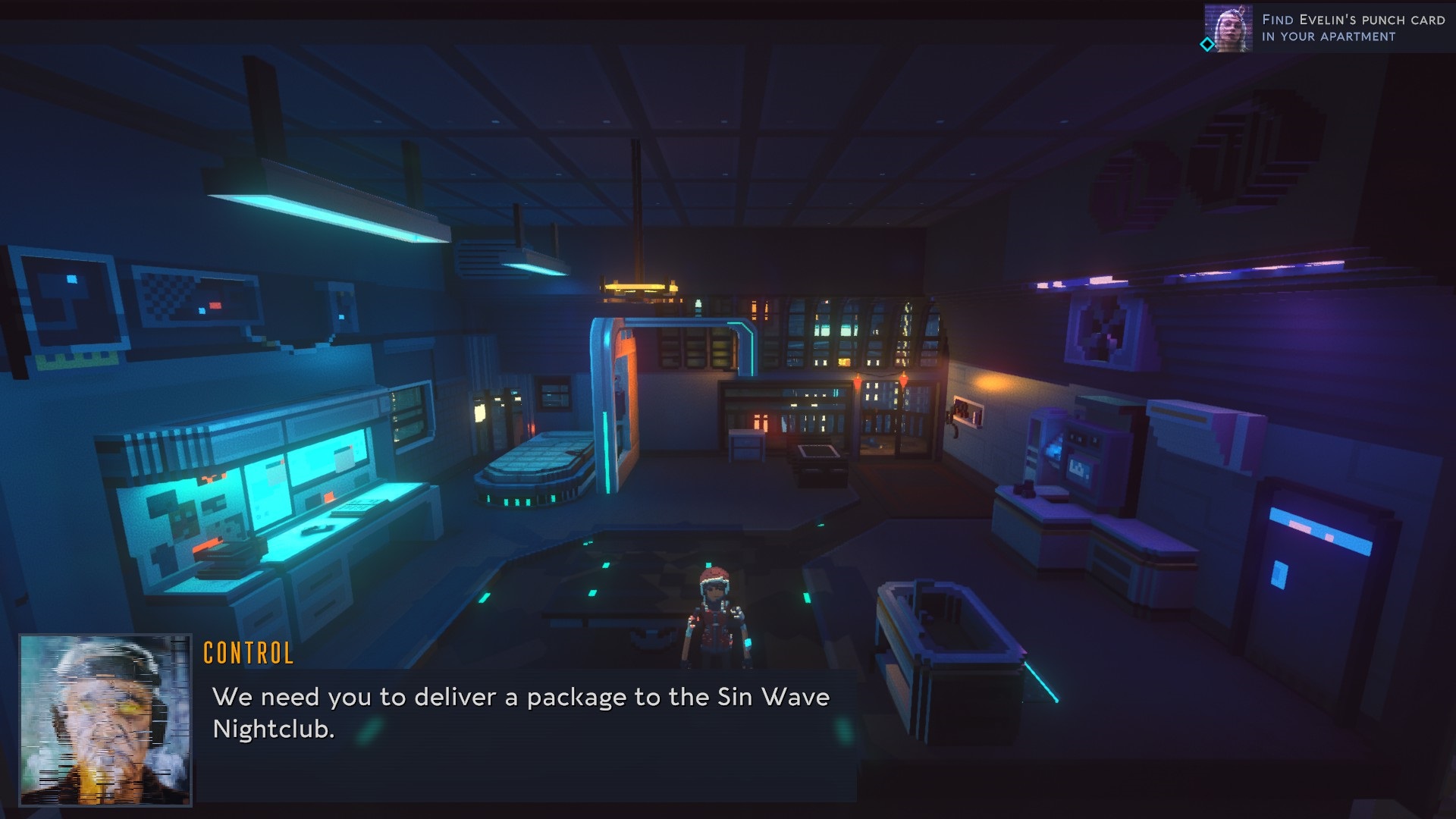Open the Evelin's punch card objective tracker

coord(1353,28)
